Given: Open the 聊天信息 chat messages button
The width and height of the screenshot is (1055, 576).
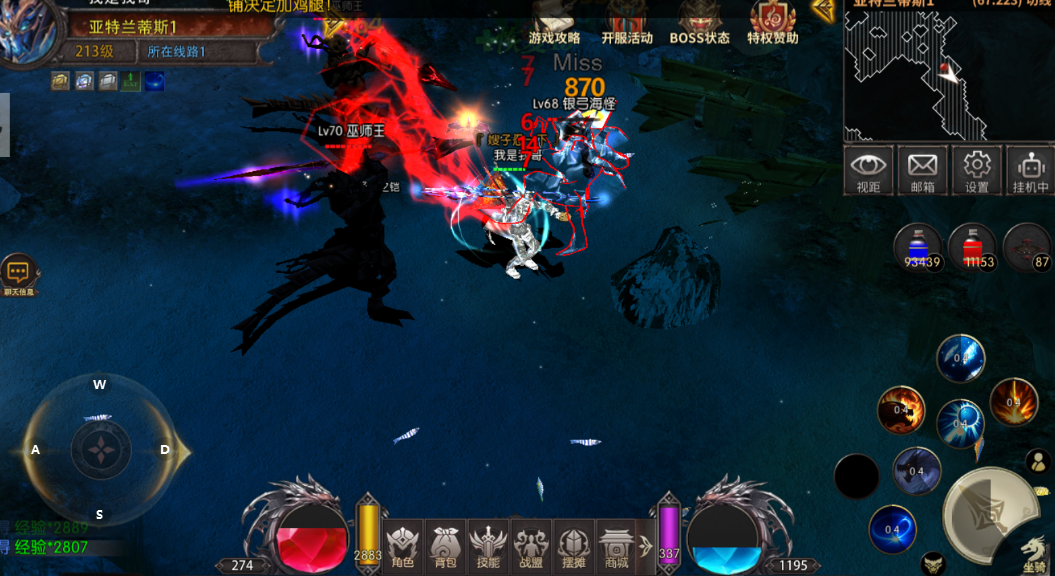Looking at the screenshot, I should click(x=18, y=274).
